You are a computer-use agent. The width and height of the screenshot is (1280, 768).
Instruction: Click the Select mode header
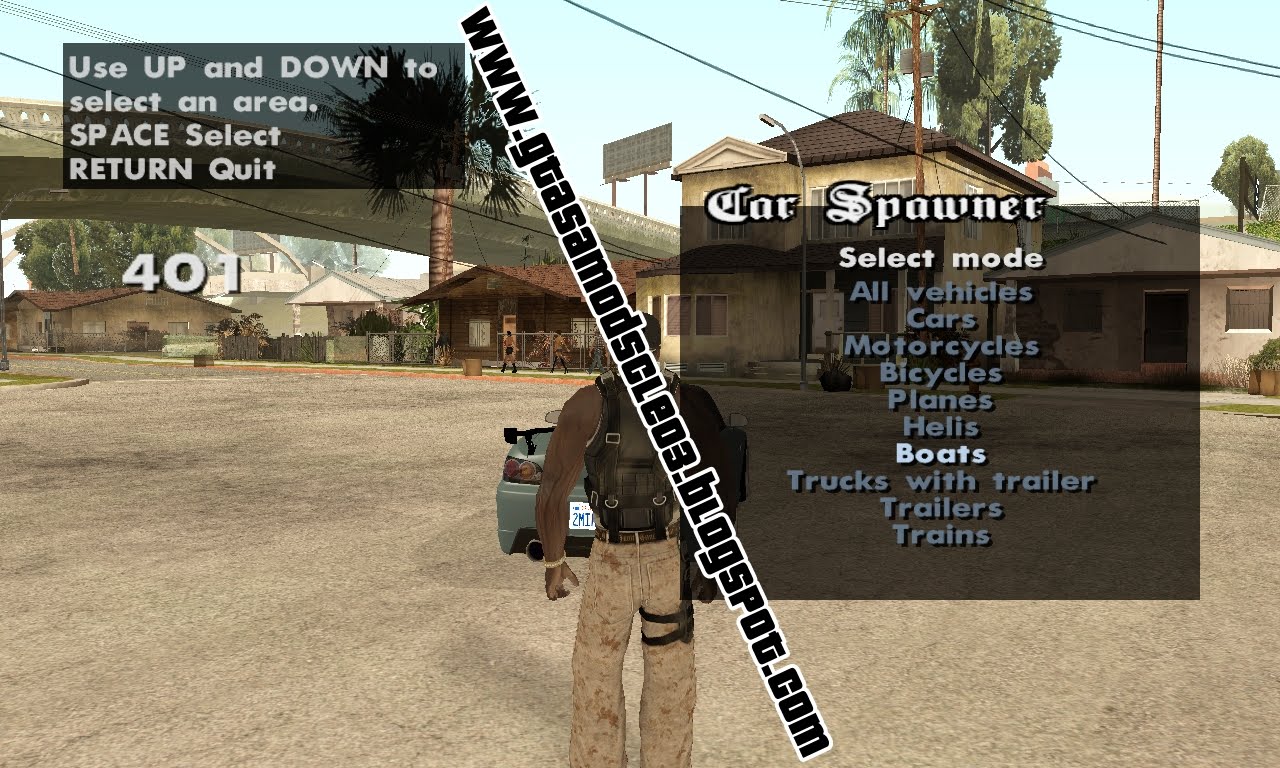tap(941, 258)
